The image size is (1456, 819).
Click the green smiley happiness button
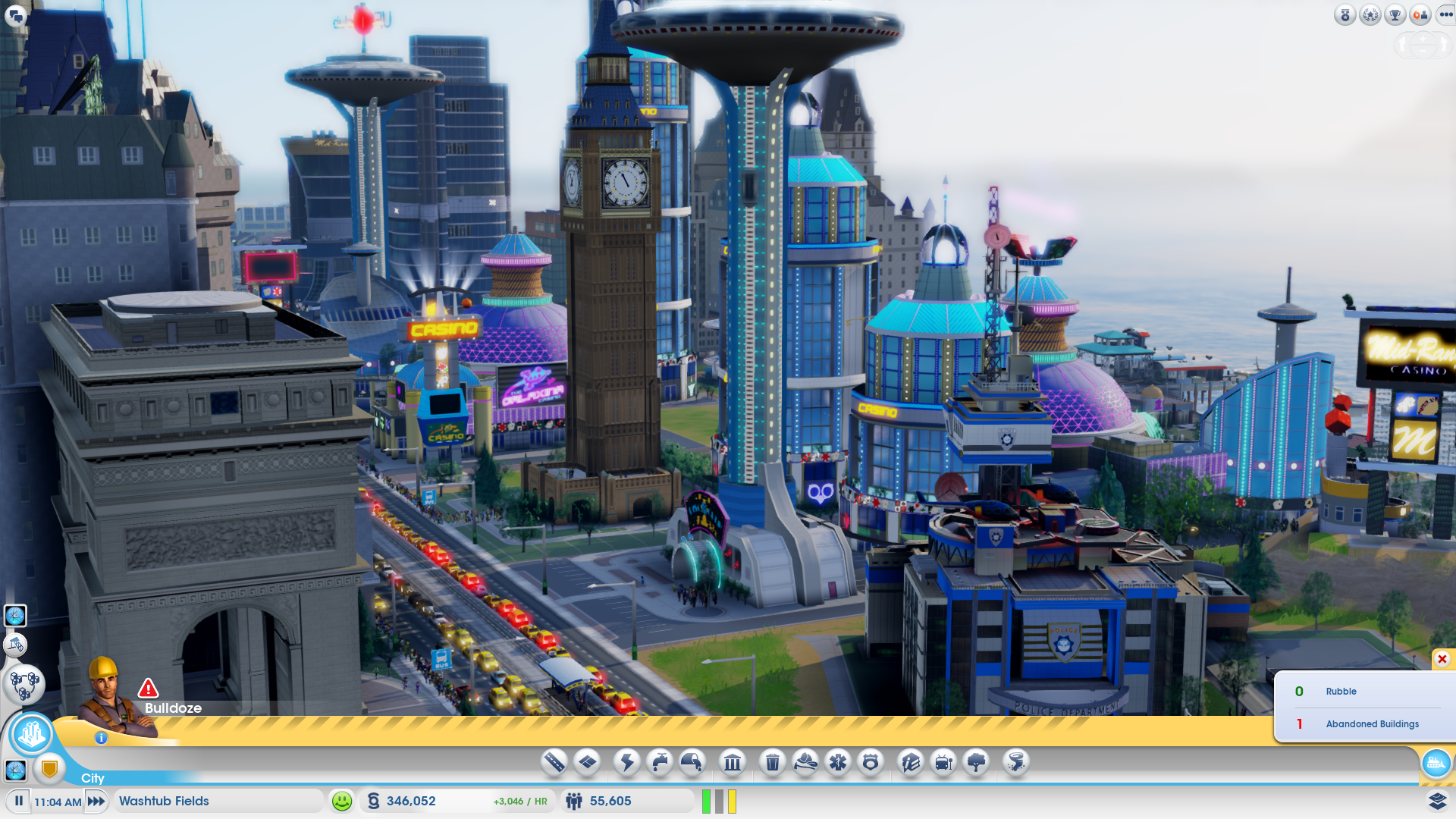[342, 801]
